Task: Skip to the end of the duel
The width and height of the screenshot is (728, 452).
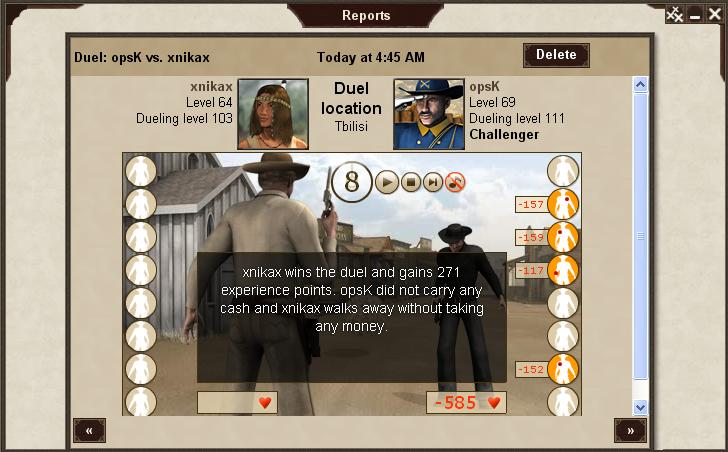Action: tap(433, 182)
